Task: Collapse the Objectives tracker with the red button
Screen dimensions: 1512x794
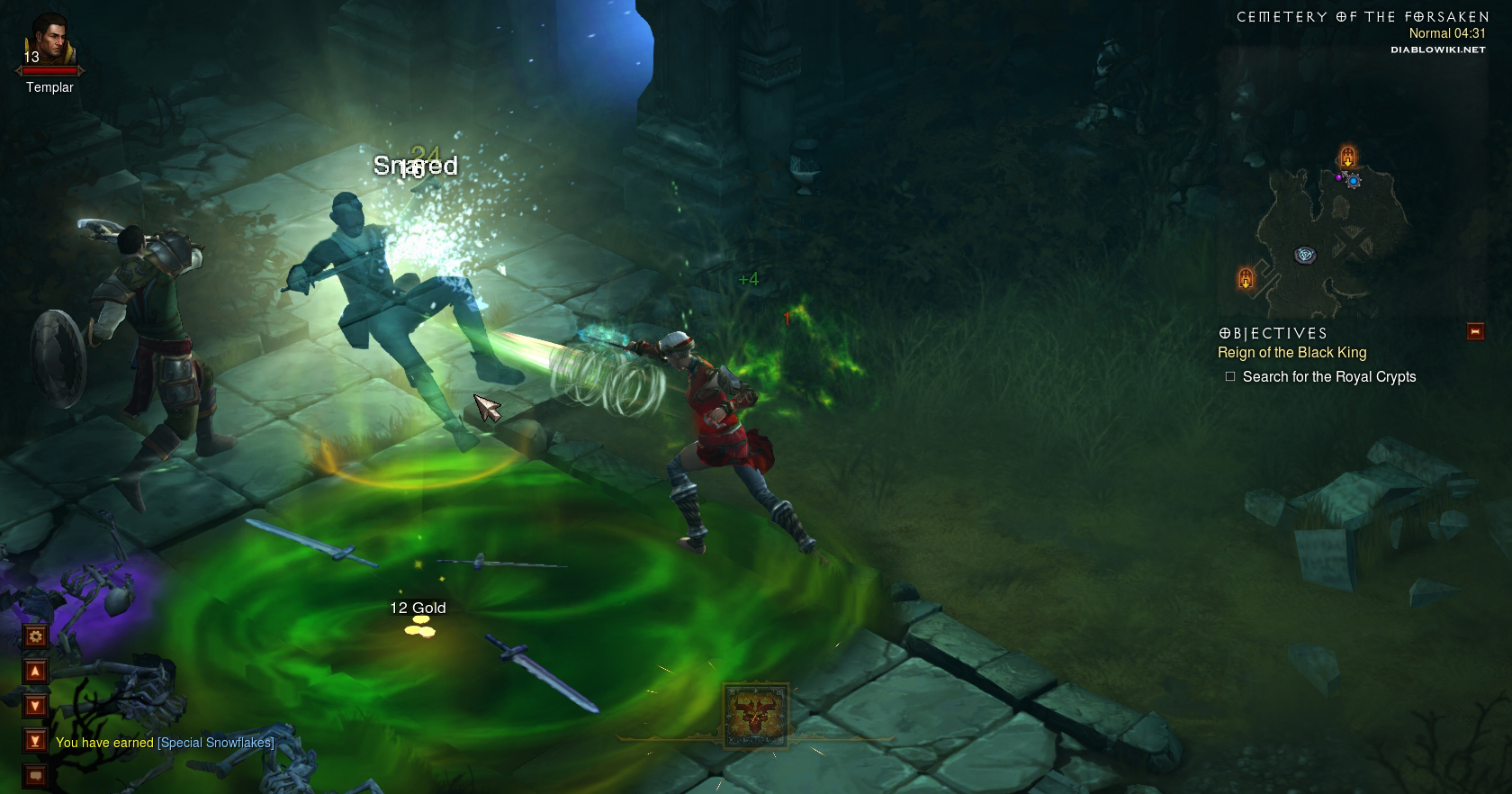Action: pos(1475,332)
